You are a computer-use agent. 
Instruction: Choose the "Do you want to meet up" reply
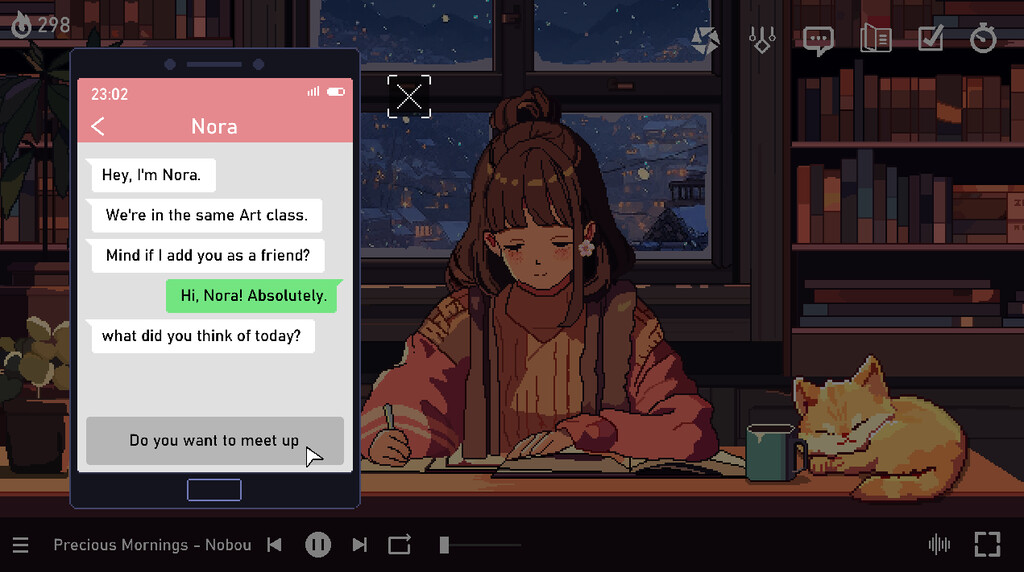click(x=214, y=441)
